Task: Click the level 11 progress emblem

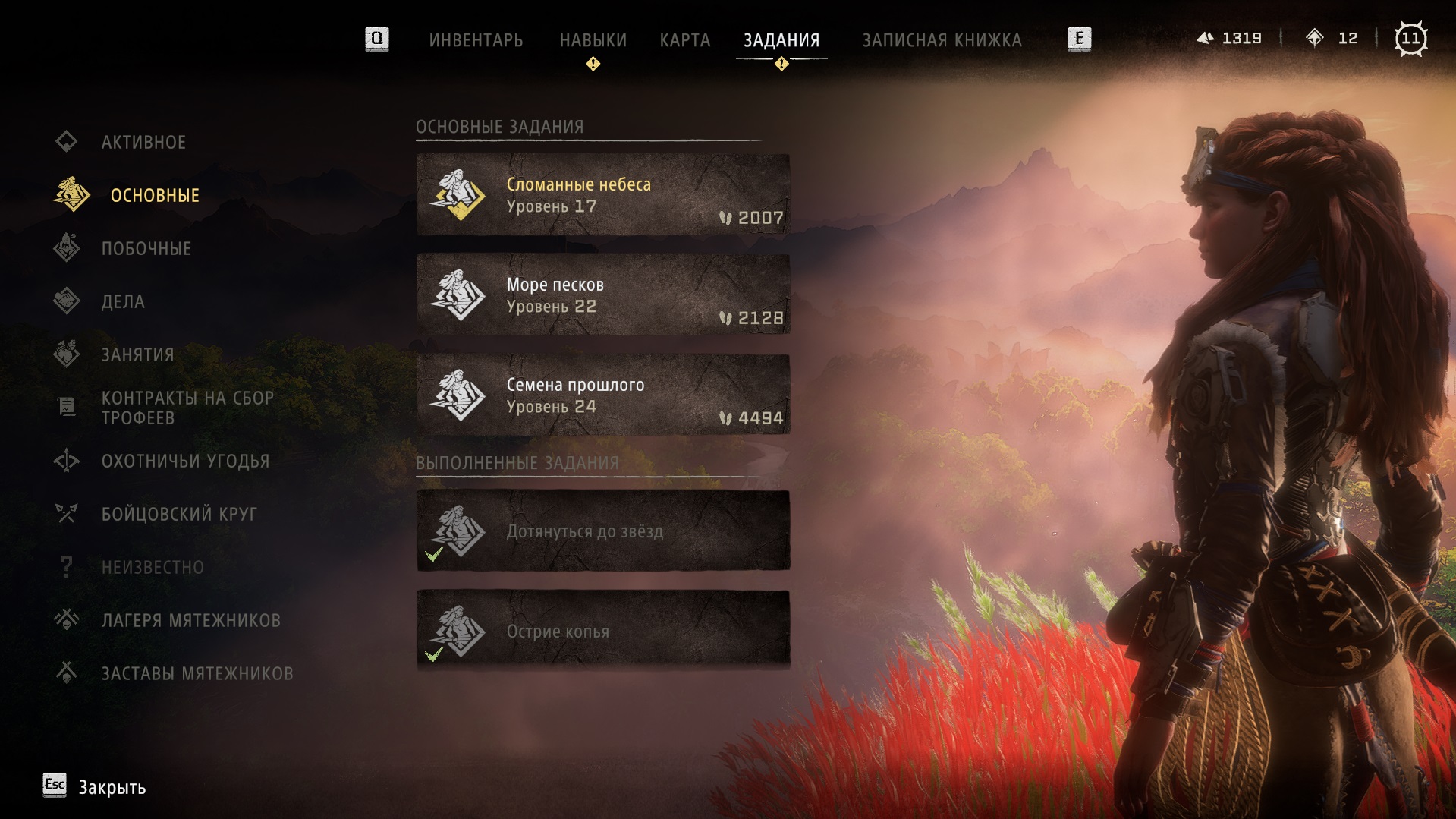Action: (1413, 37)
